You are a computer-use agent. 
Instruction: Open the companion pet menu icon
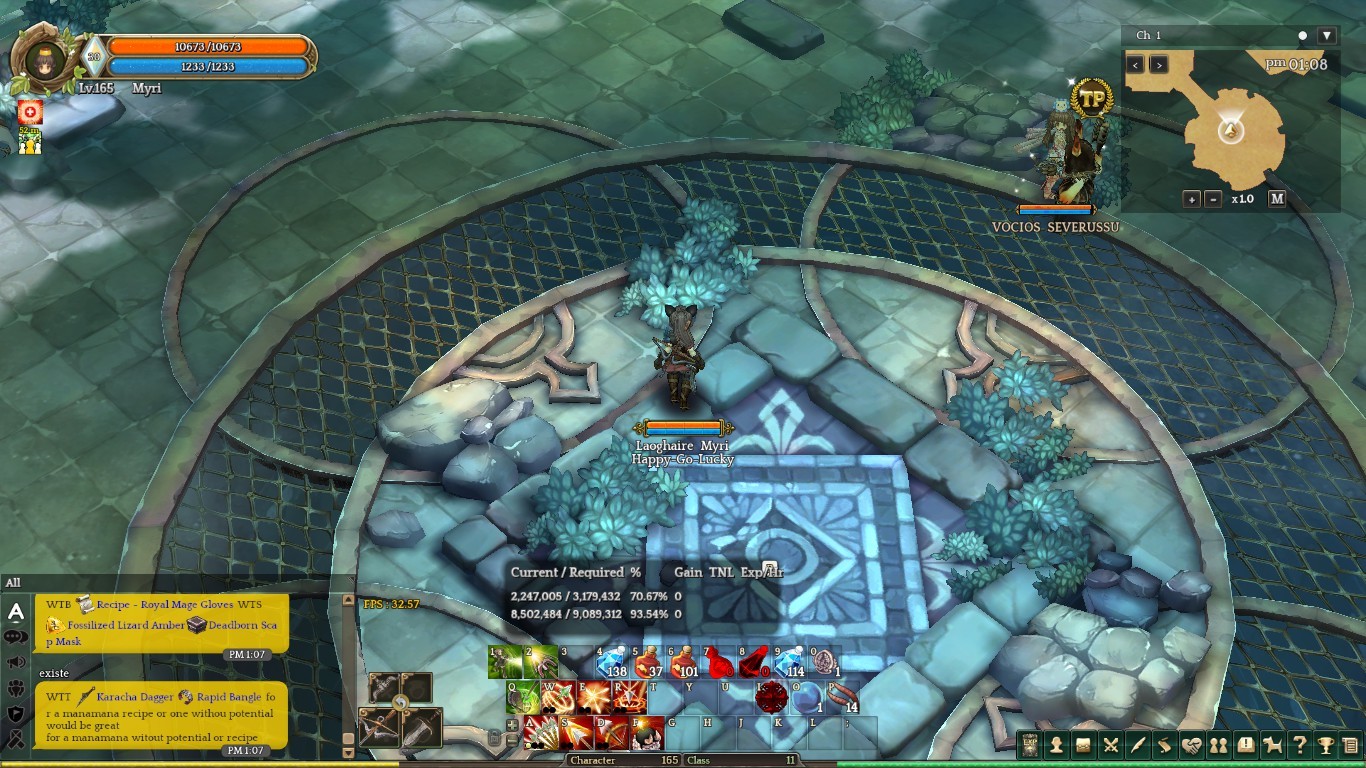(1272, 745)
